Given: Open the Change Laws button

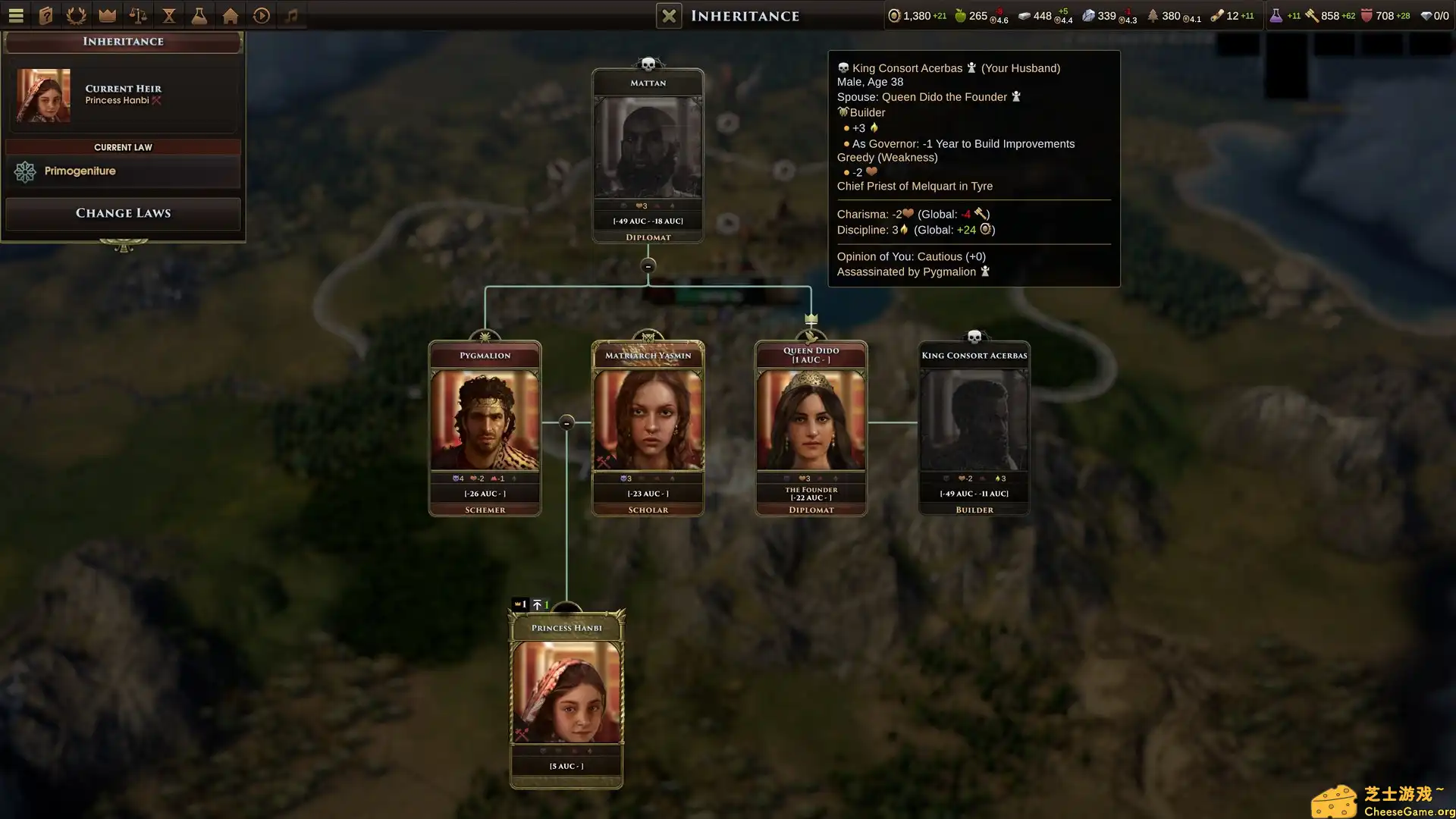Looking at the screenshot, I should [x=123, y=213].
